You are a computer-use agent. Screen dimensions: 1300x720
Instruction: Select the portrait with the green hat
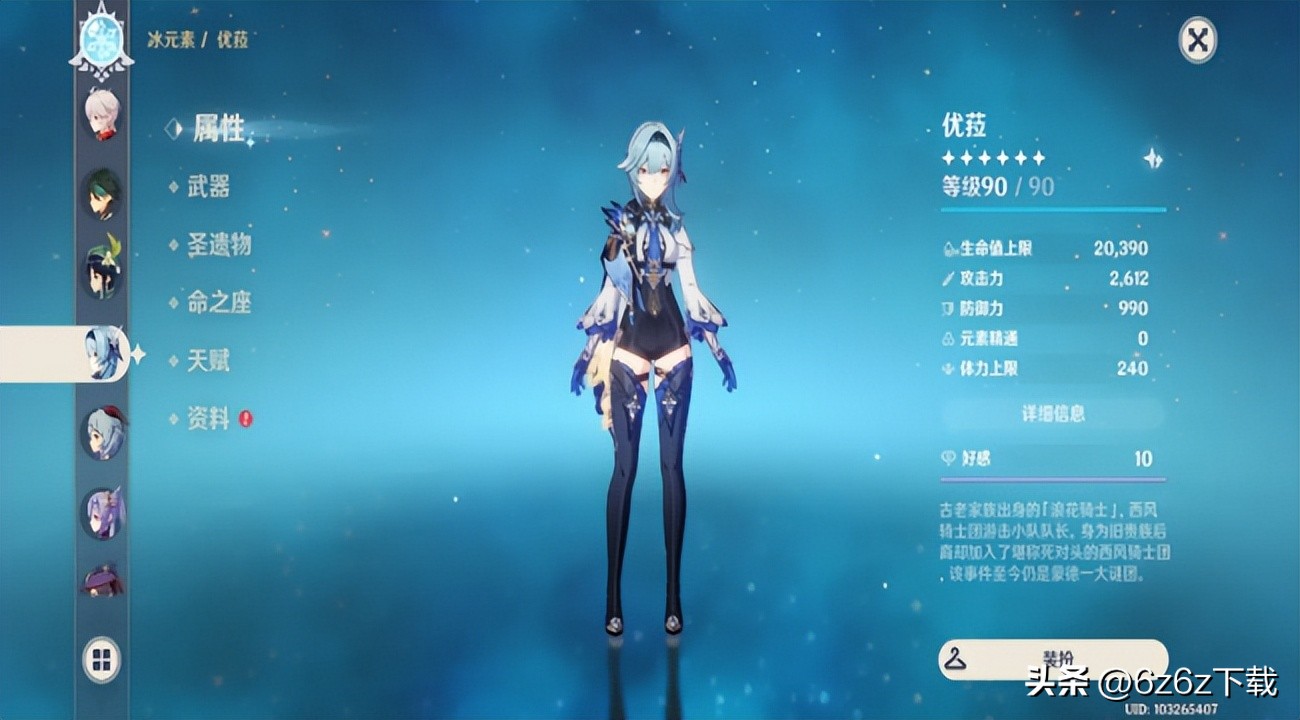coord(102,272)
